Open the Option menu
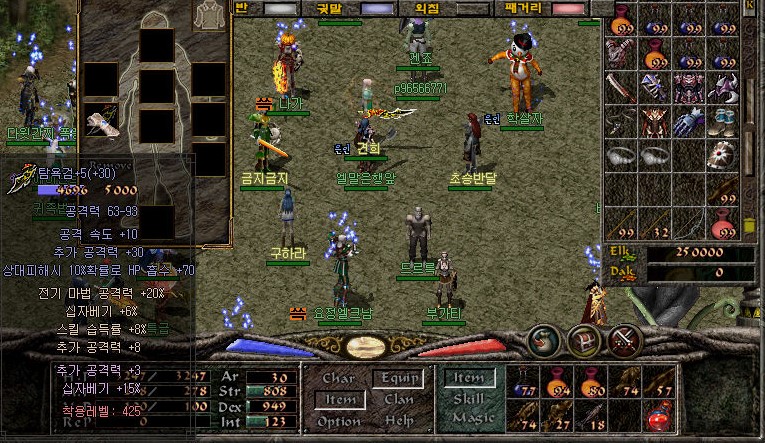Screen dimensions: 765x443 tap(339, 422)
